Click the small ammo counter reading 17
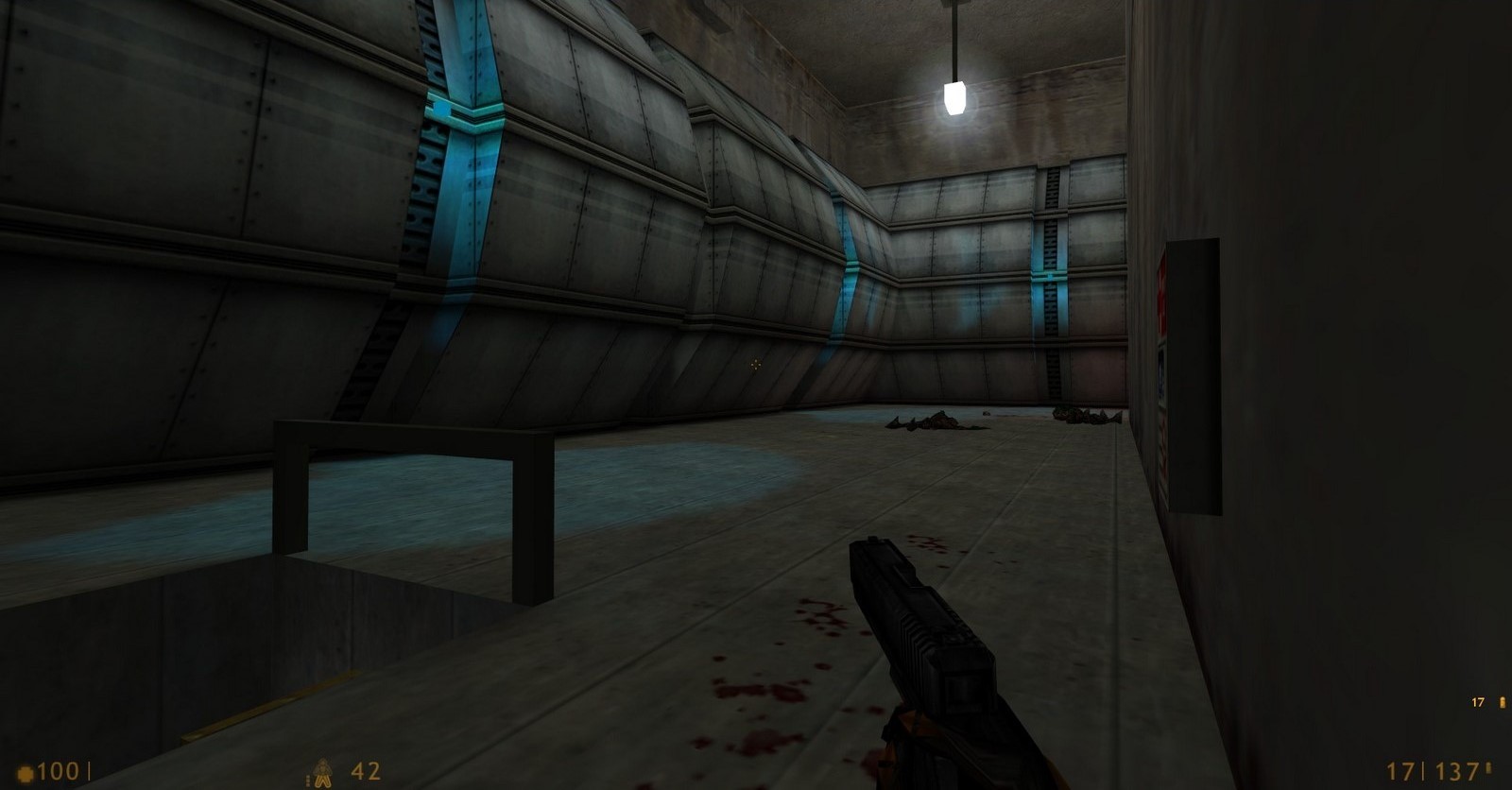Image resolution: width=1512 pixels, height=790 pixels. click(x=1477, y=702)
